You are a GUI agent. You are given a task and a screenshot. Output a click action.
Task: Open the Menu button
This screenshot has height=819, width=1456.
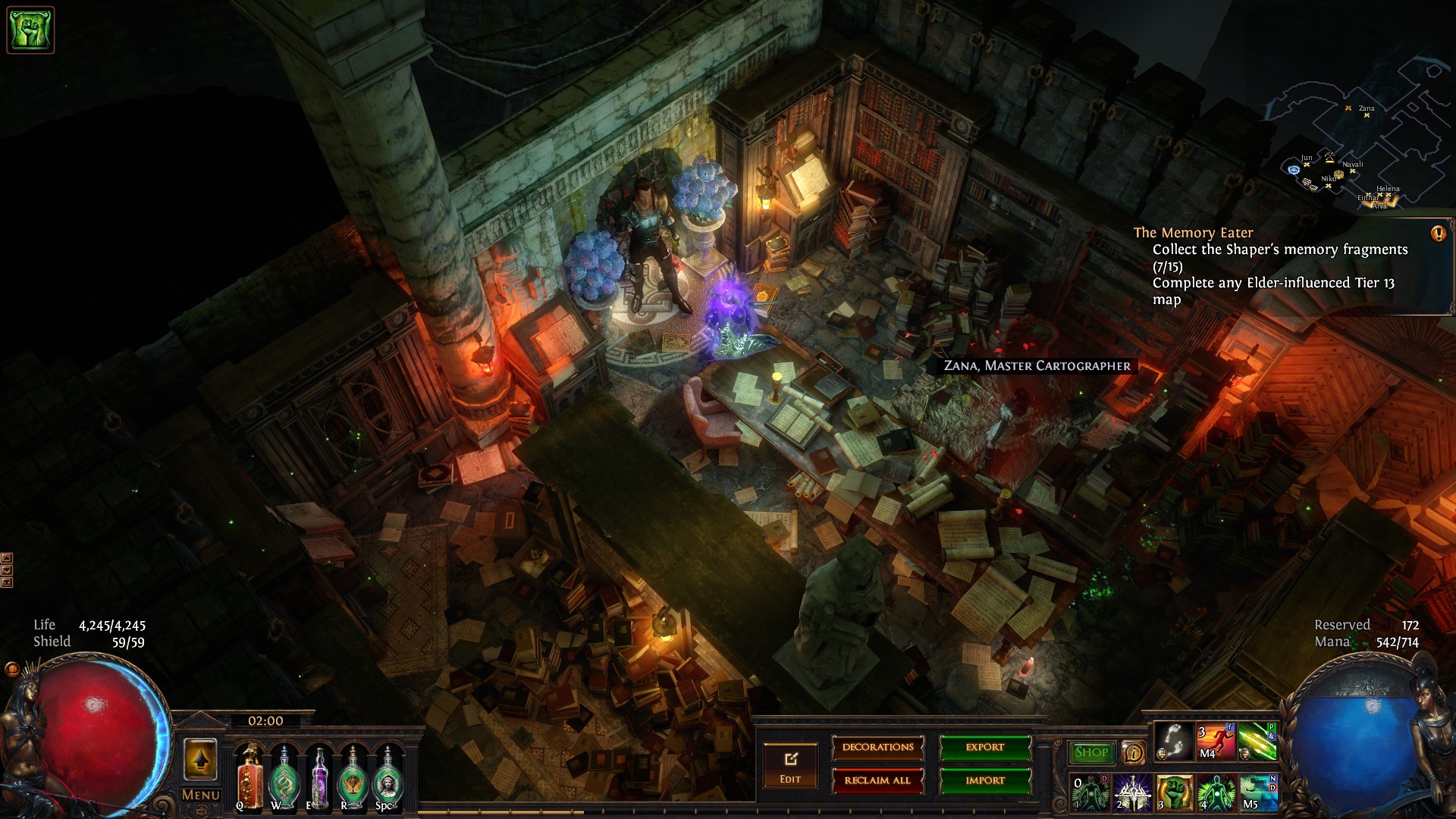[x=200, y=795]
